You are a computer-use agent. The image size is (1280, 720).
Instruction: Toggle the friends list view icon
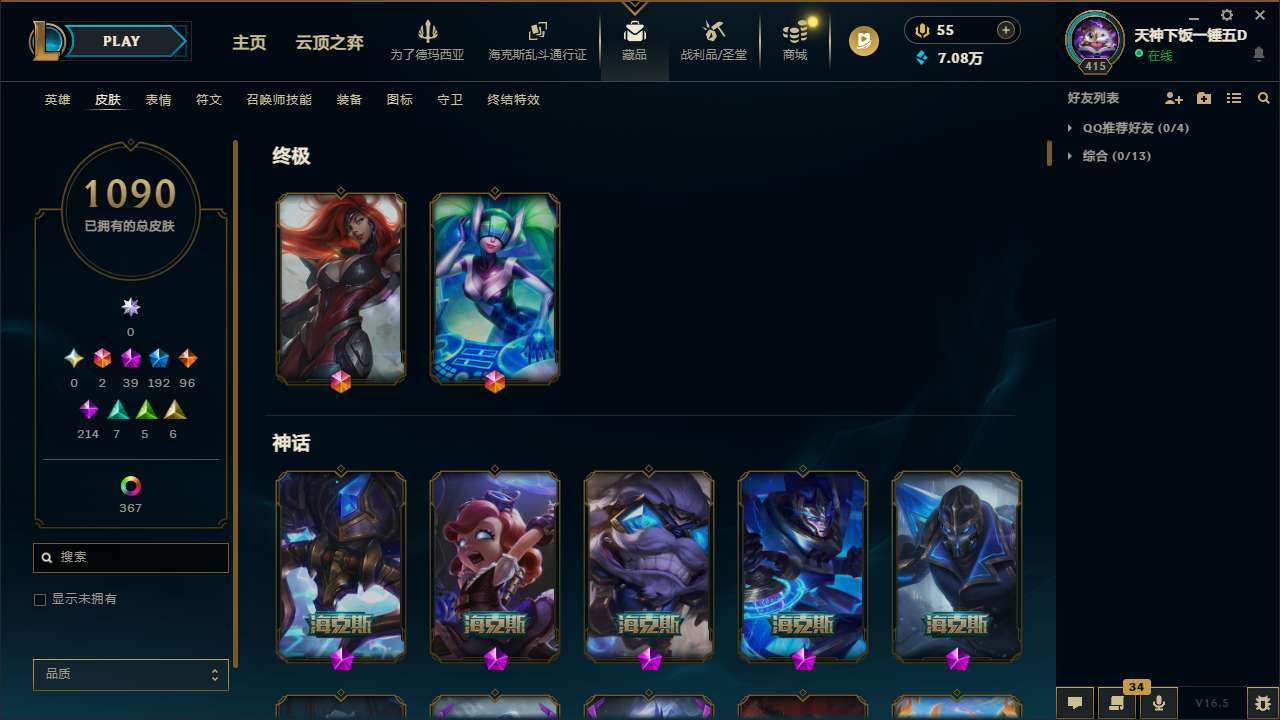tap(1233, 98)
